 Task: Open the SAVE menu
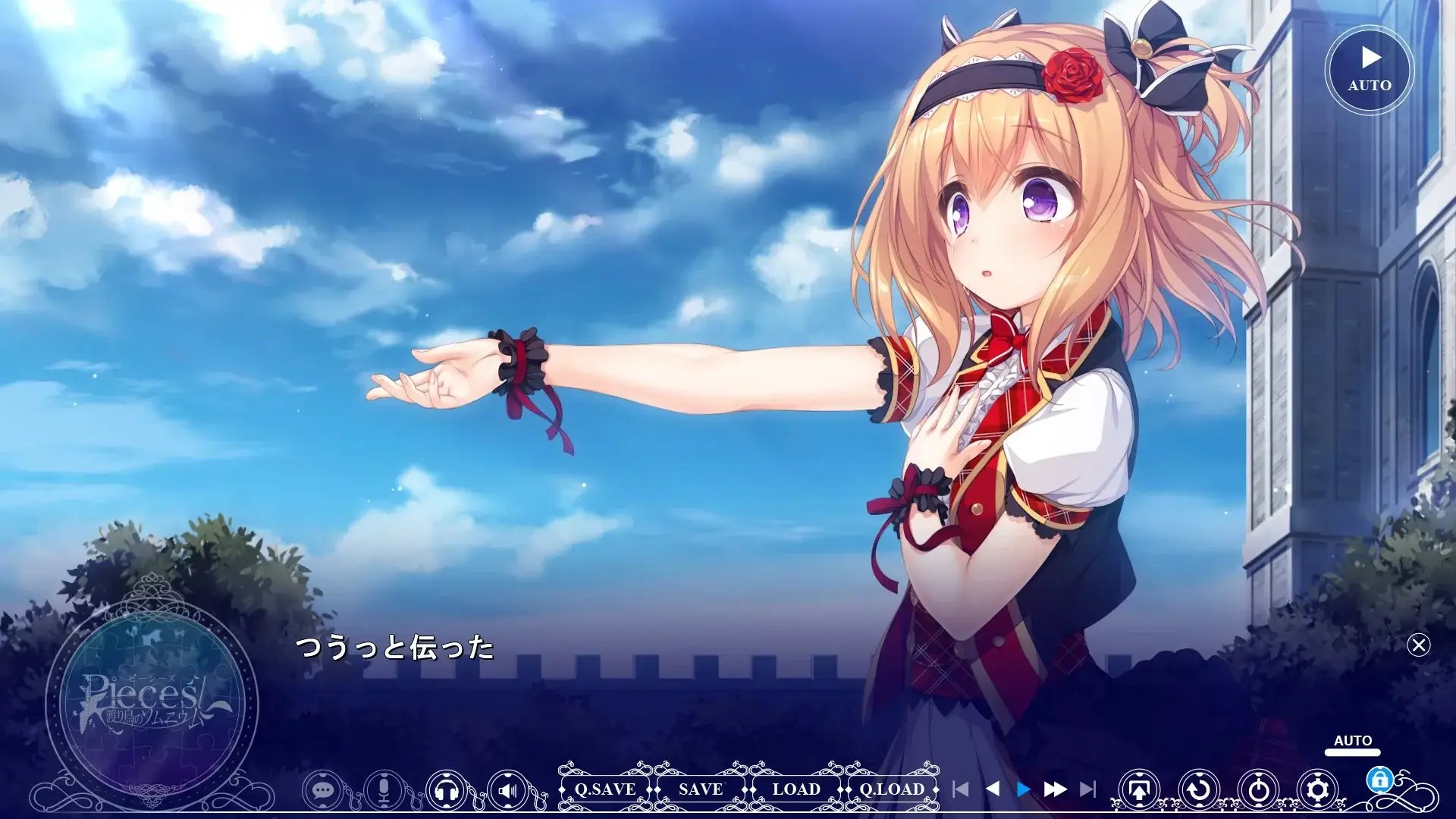[701, 789]
